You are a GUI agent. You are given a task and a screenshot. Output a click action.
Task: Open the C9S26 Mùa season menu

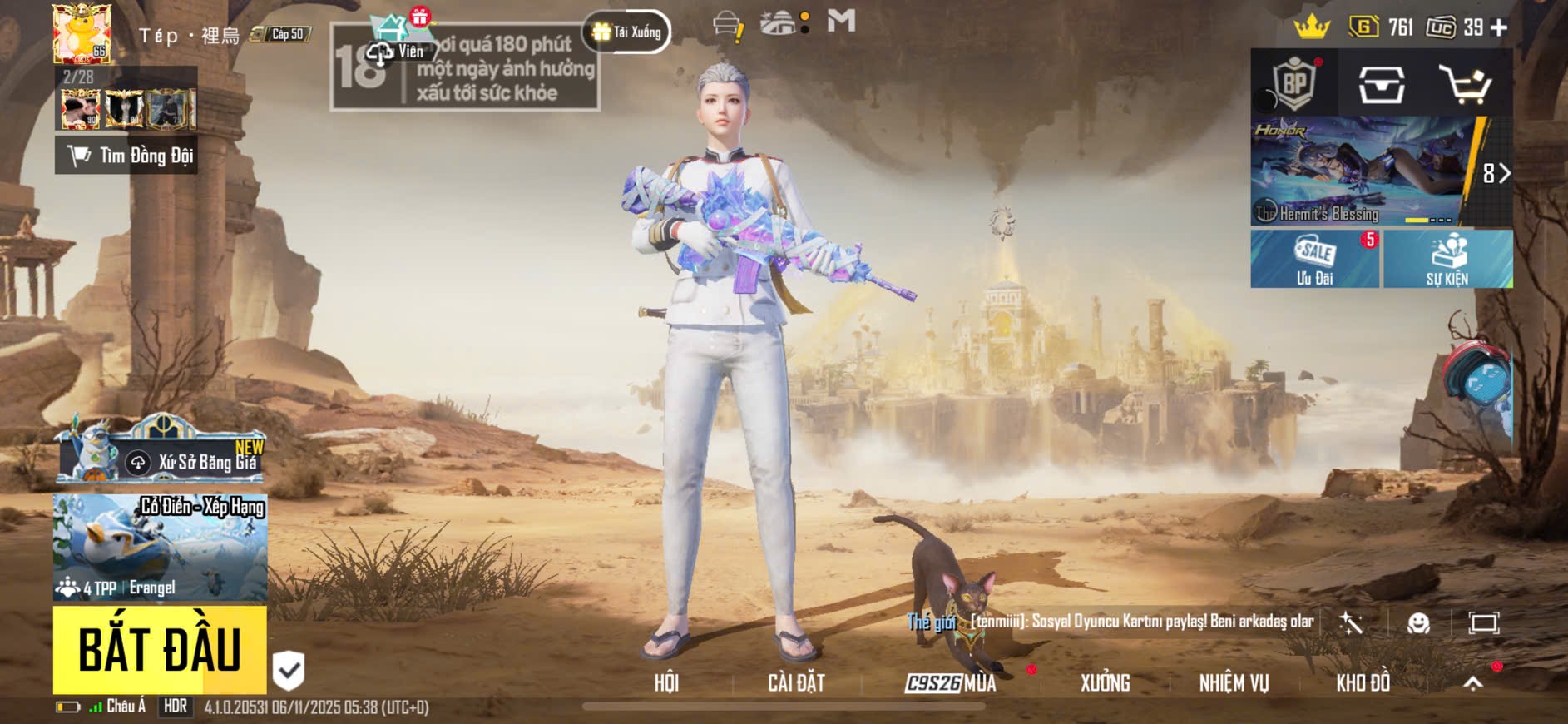951,683
